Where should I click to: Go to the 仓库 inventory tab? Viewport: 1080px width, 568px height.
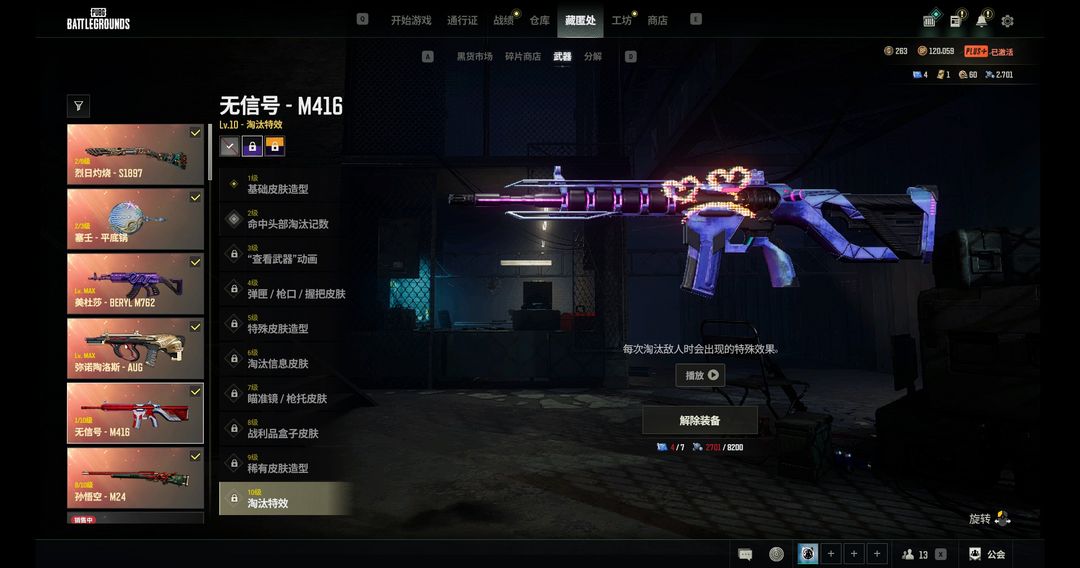click(540, 20)
